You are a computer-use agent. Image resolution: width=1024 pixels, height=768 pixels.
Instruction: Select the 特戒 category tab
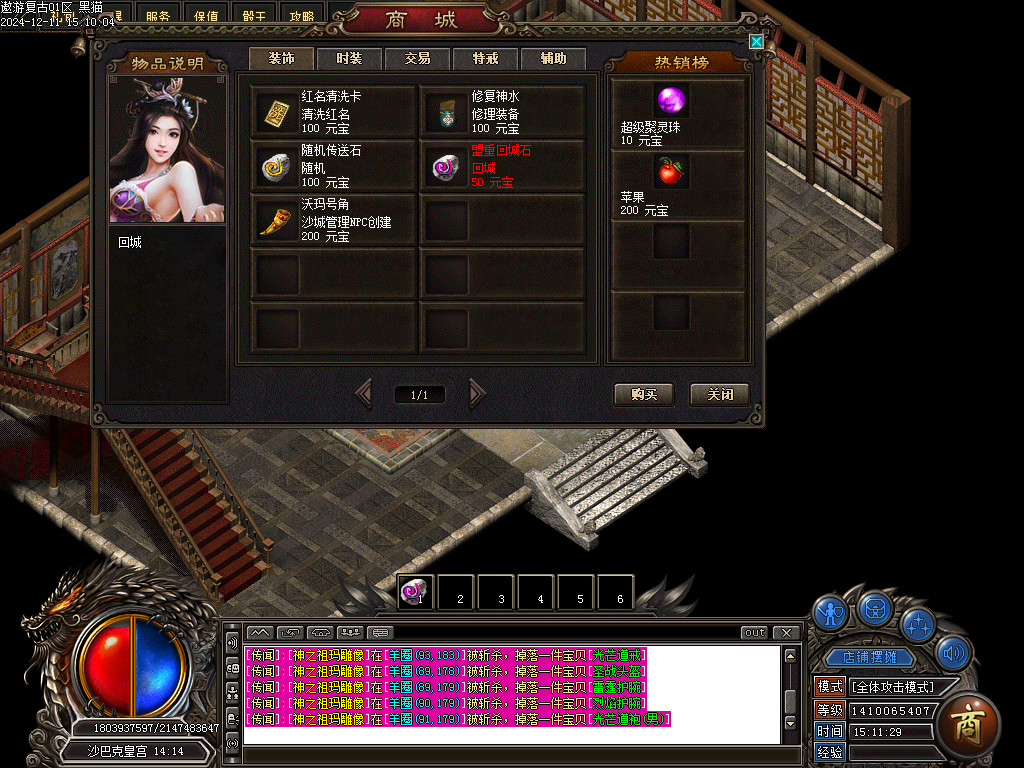point(485,59)
